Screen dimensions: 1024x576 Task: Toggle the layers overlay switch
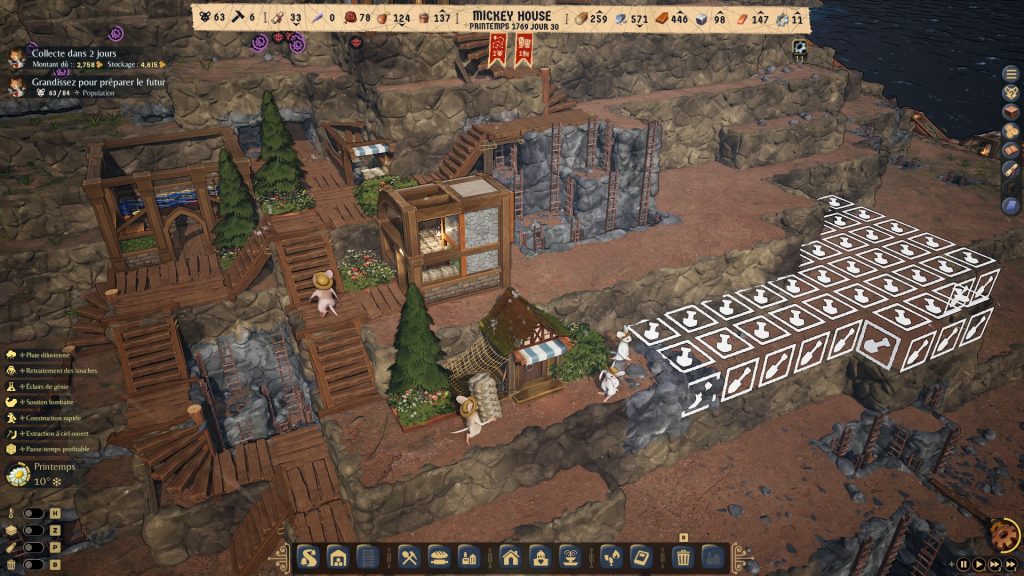coord(33,531)
